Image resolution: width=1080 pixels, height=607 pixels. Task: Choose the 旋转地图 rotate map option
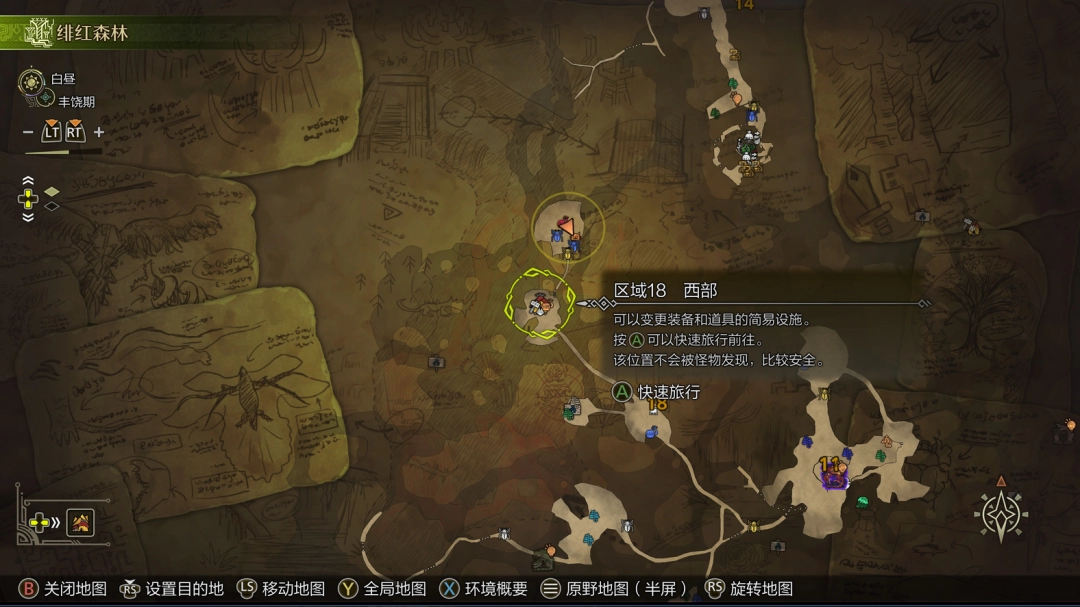click(750, 589)
